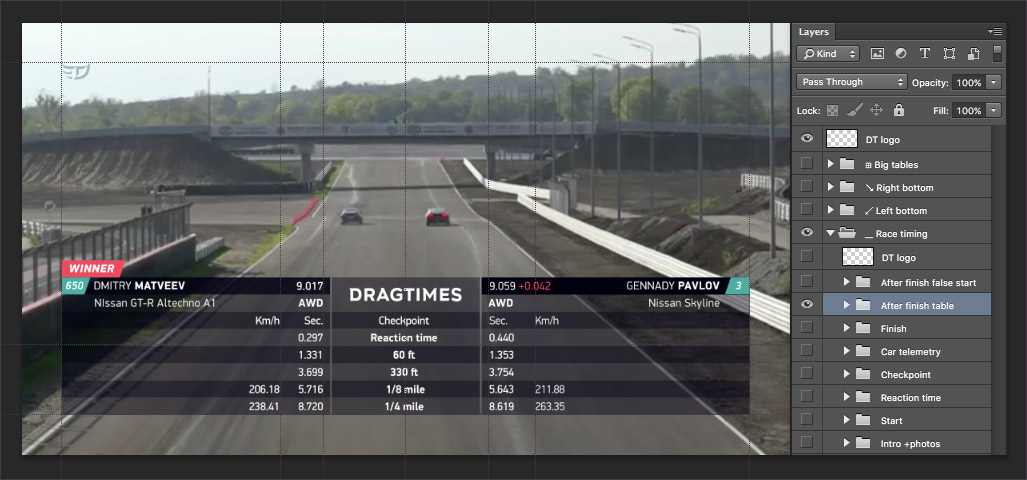Show the Right bottom layer group
This screenshot has height=480, width=1027.
point(807,187)
